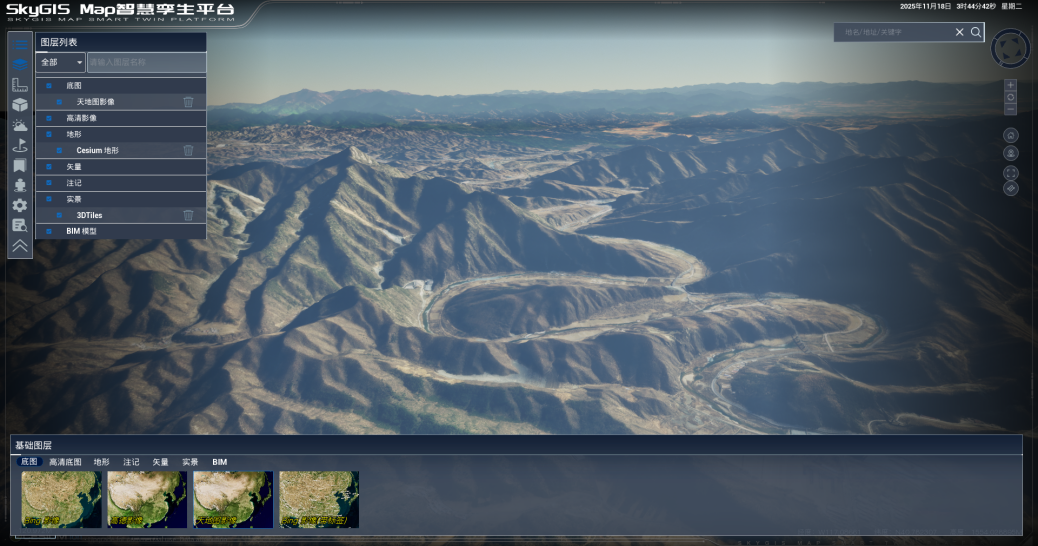Open the ruler measurement tool in the sidebar
This screenshot has height=546, width=1038.
pyautogui.click(x=20, y=85)
